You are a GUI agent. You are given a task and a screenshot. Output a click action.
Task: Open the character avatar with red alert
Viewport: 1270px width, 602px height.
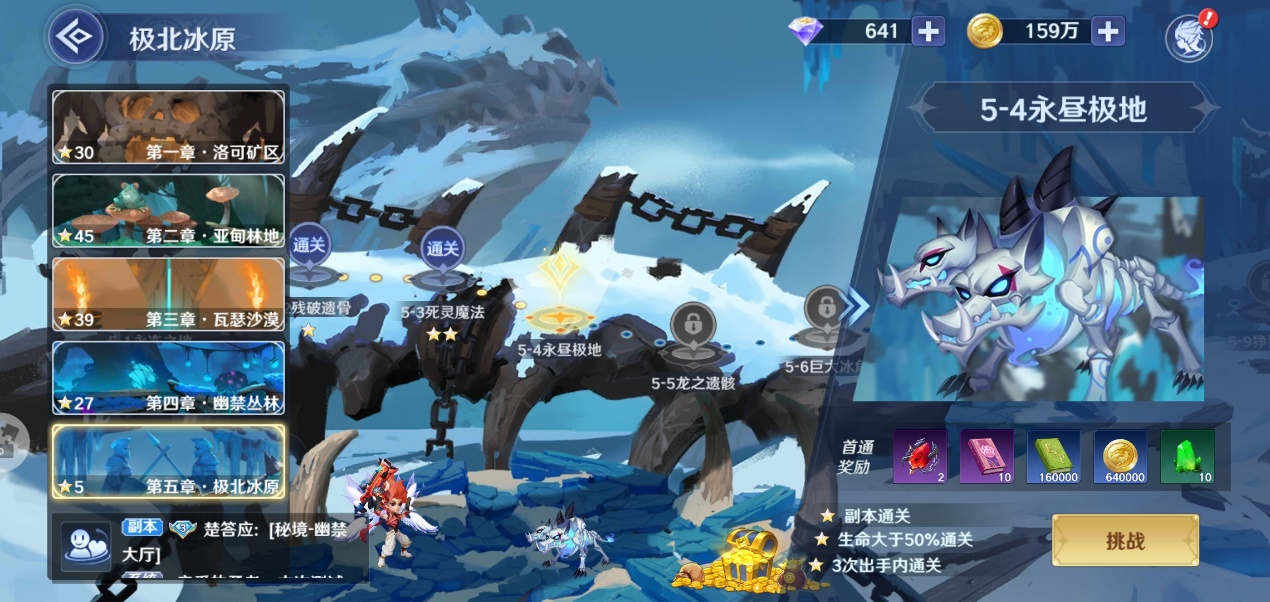[x=1190, y=38]
